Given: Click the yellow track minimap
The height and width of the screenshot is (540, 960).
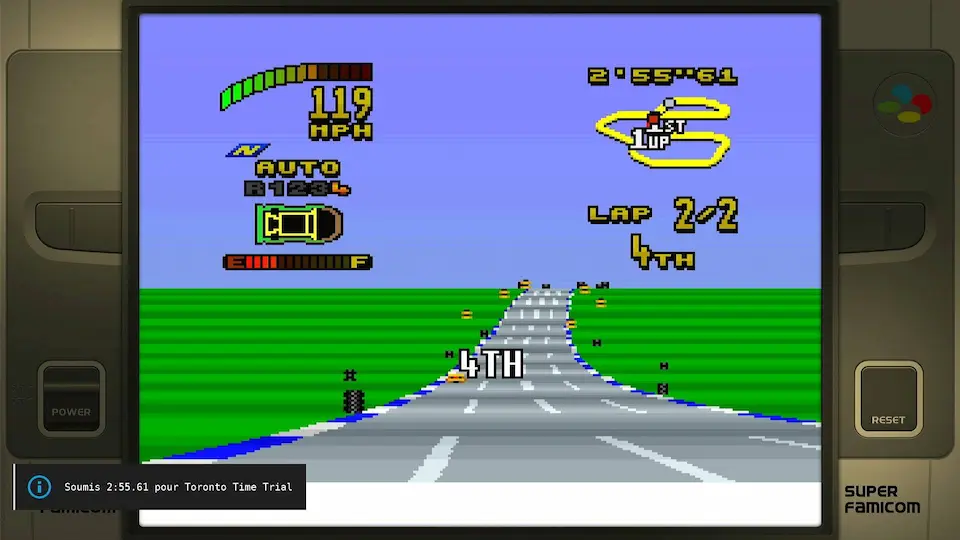Looking at the screenshot, I should coord(663,131).
